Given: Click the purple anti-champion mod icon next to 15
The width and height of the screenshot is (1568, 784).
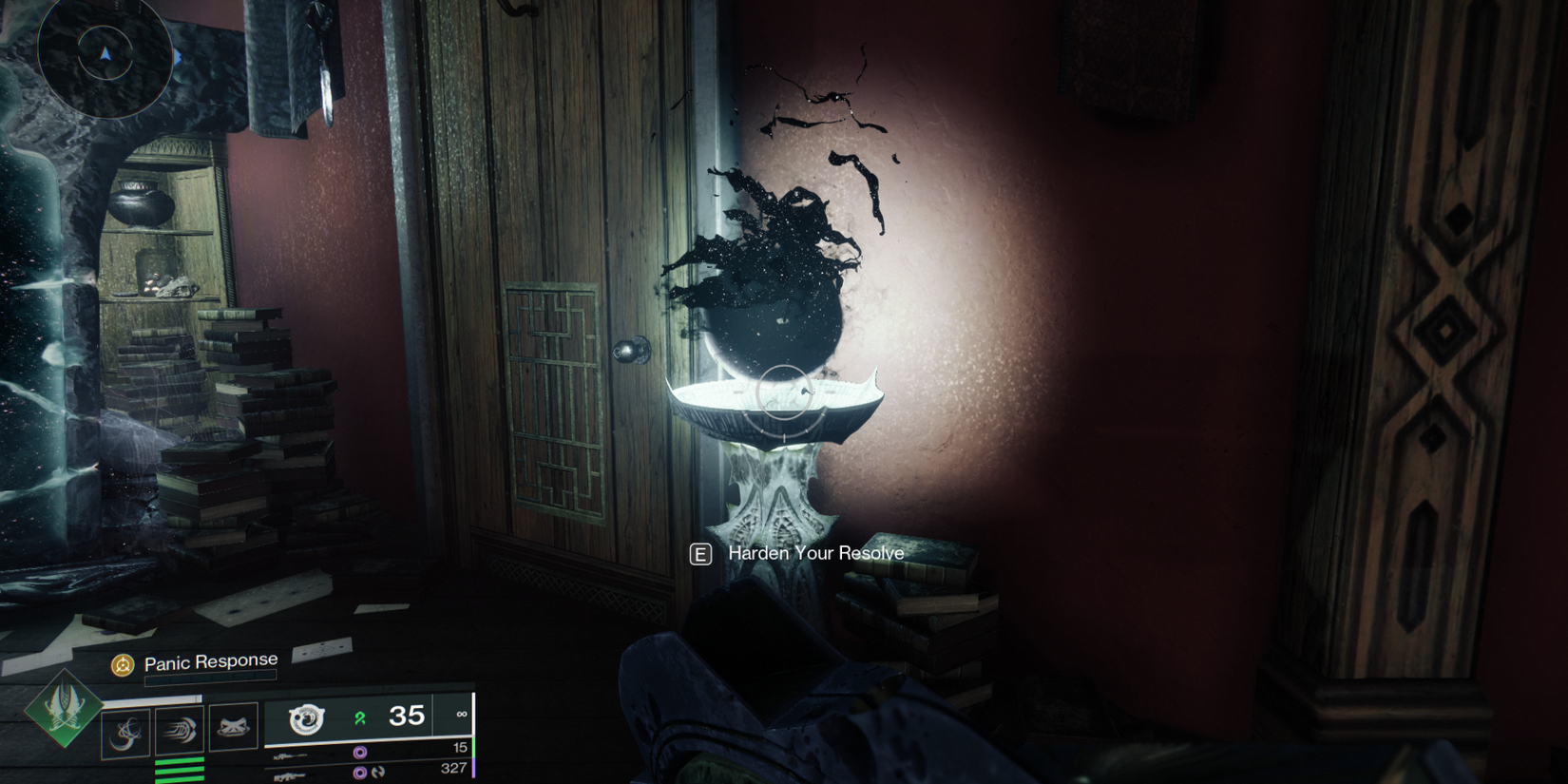Looking at the screenshot, I should coord(359,753).
